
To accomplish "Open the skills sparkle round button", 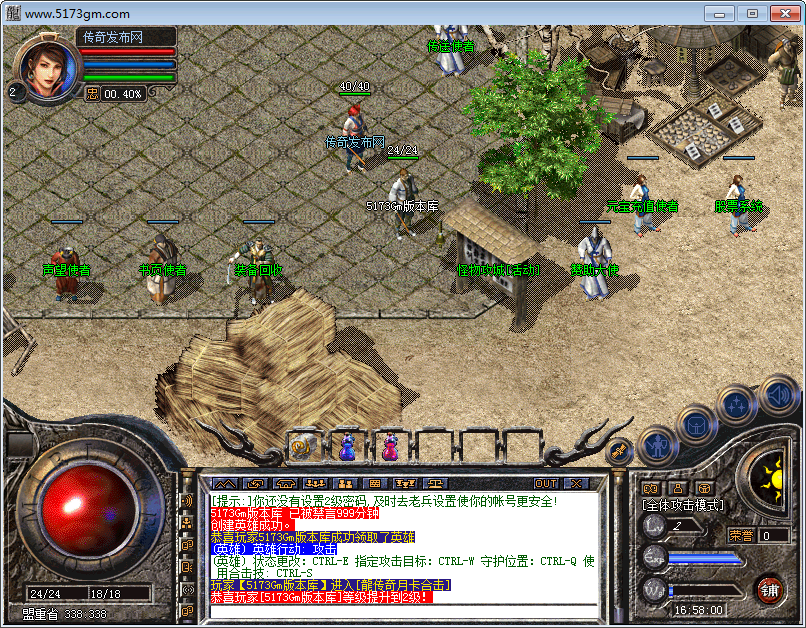I will click(x=736, y=405).
